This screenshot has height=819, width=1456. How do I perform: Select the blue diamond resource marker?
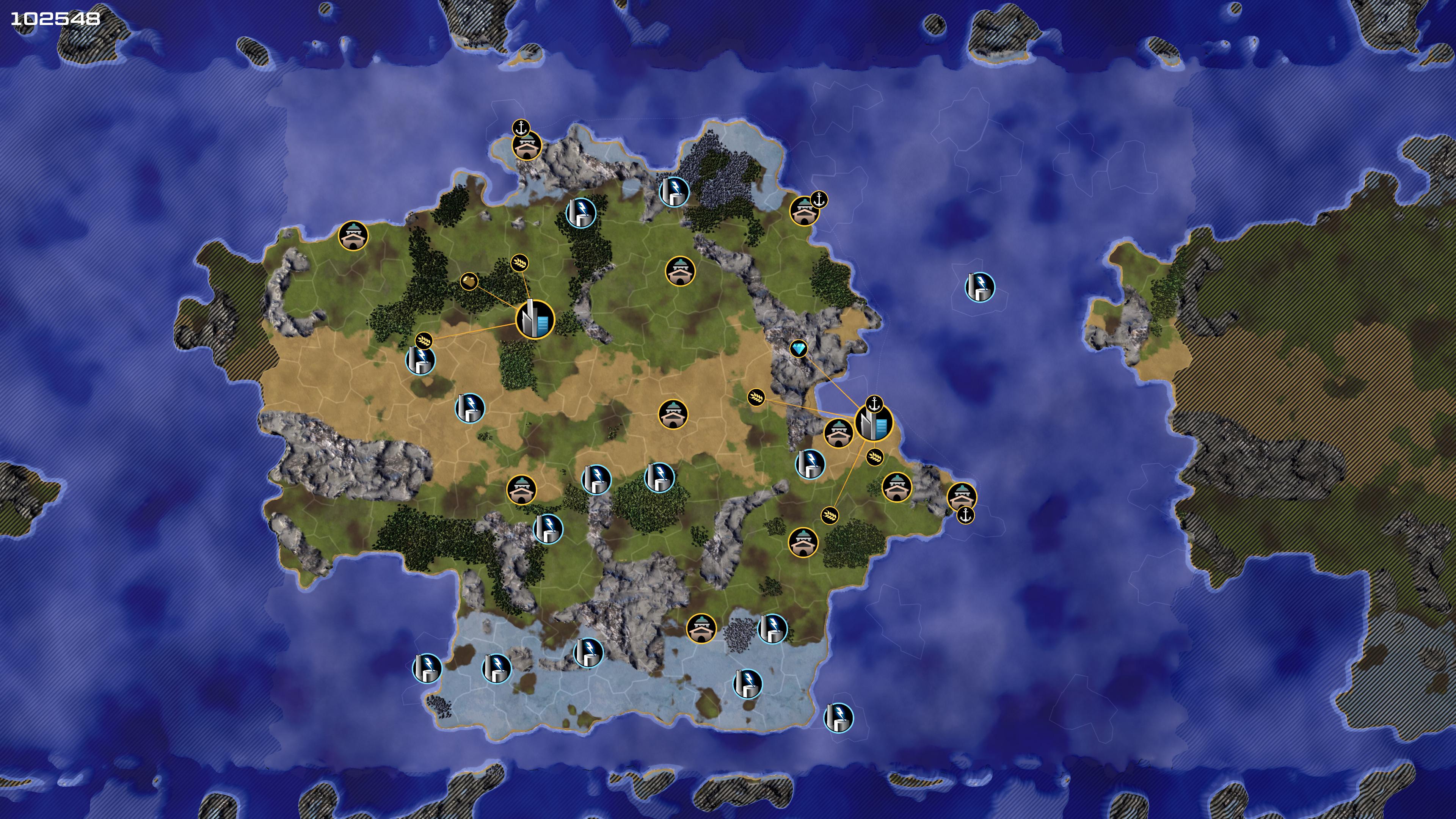coord(798,349)
